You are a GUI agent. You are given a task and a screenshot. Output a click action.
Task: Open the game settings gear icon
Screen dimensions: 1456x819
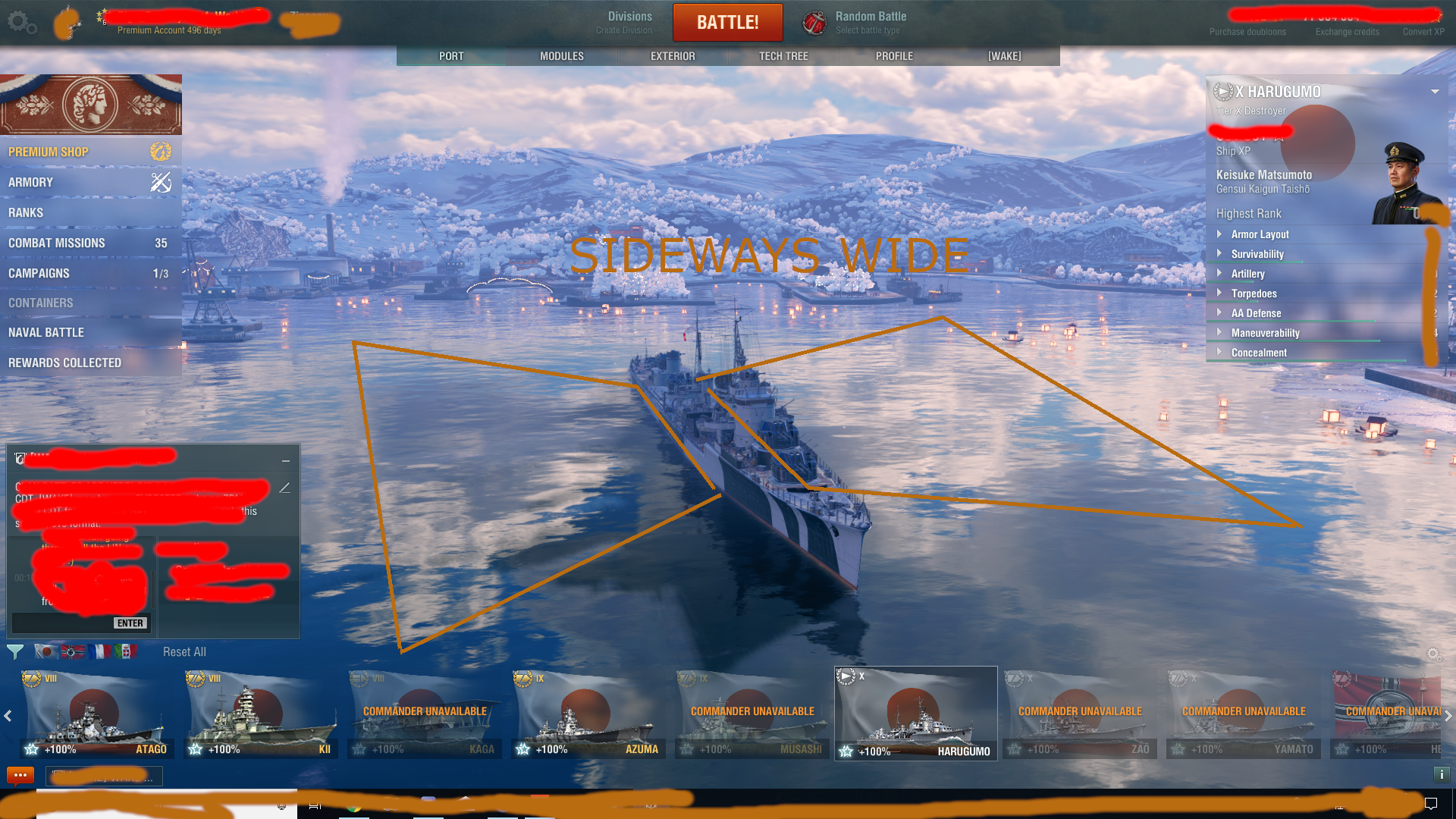[20, 23]
